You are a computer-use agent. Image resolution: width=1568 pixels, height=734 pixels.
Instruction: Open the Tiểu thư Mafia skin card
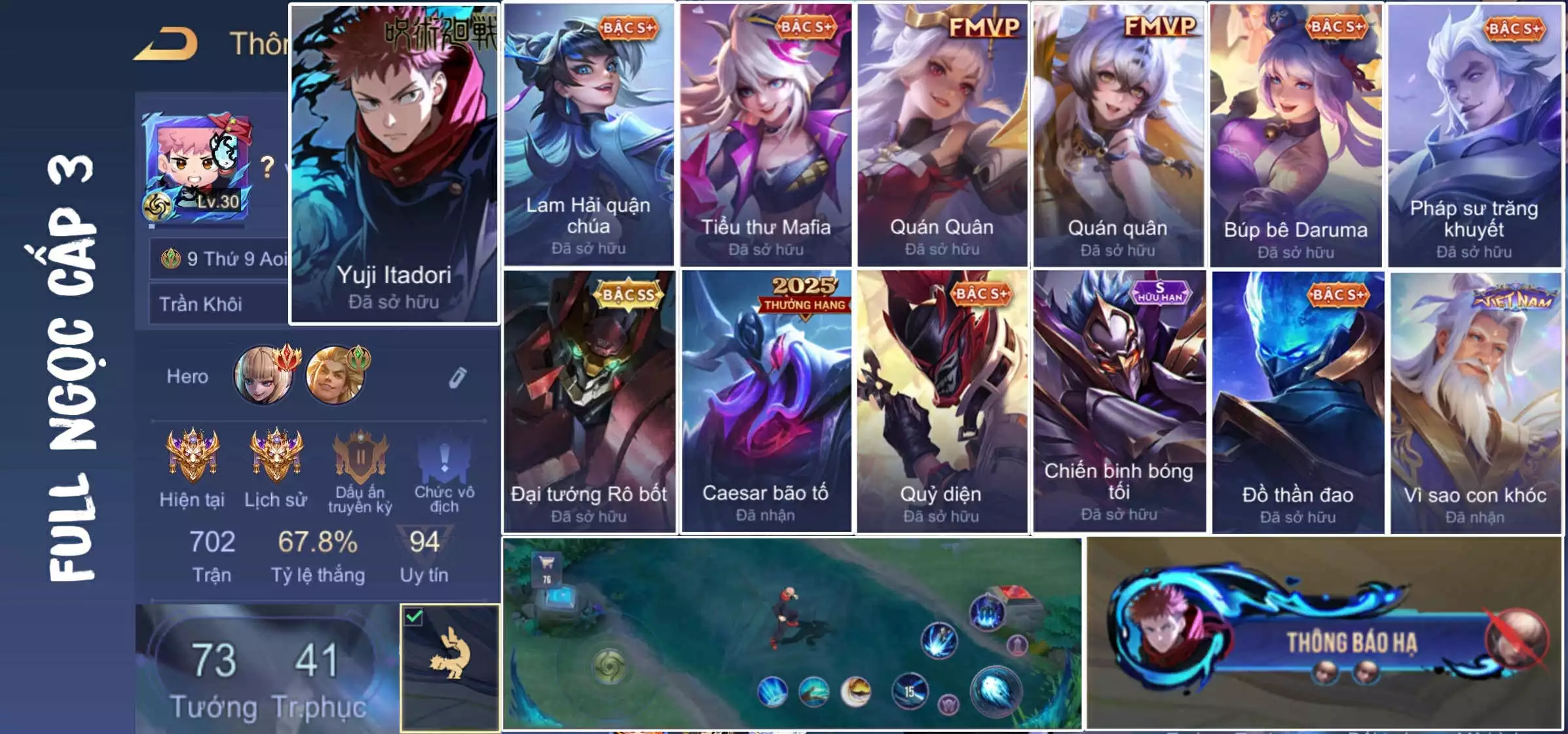(x=765, y=135)
